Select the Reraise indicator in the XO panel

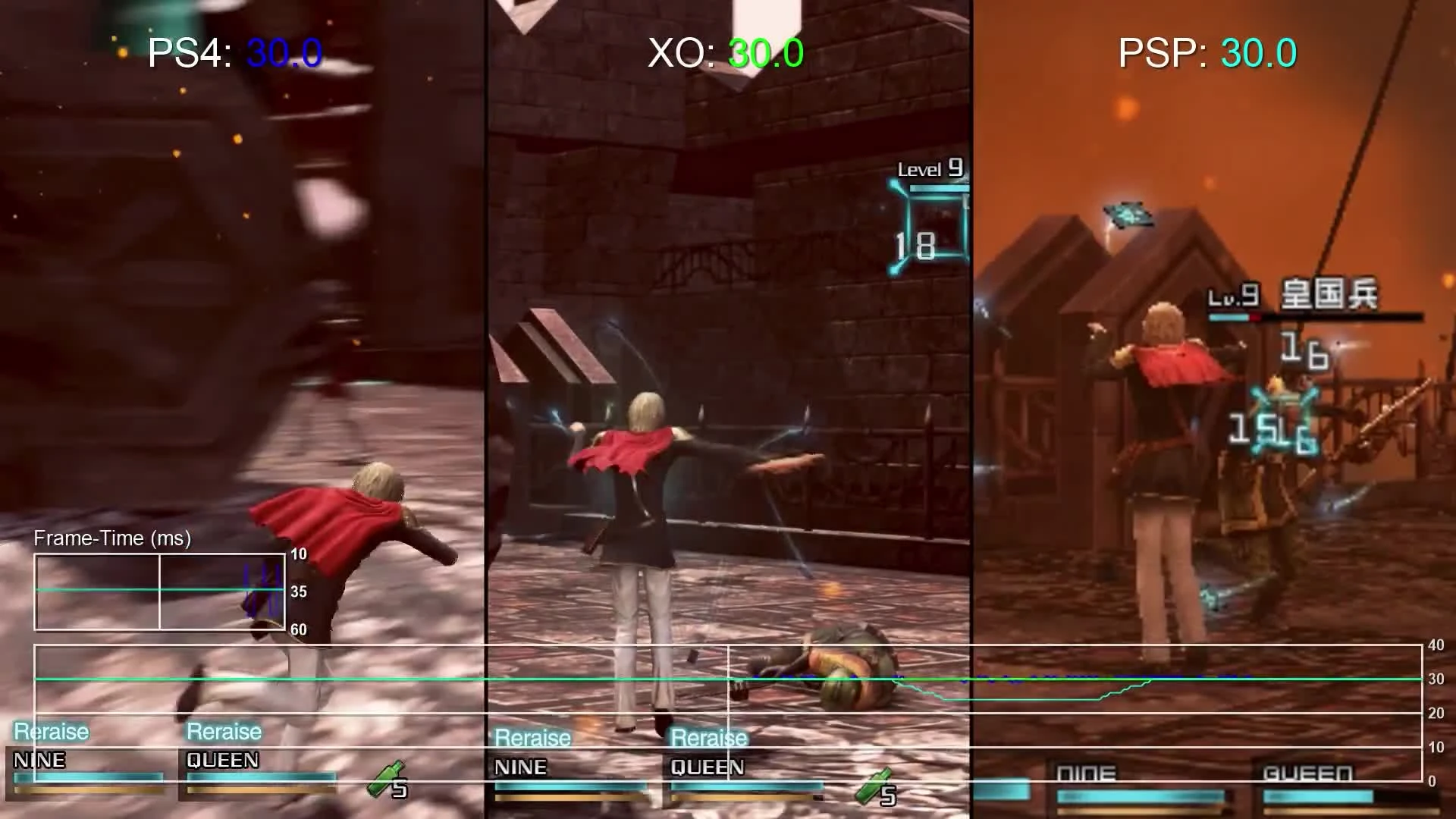point(532,737)
